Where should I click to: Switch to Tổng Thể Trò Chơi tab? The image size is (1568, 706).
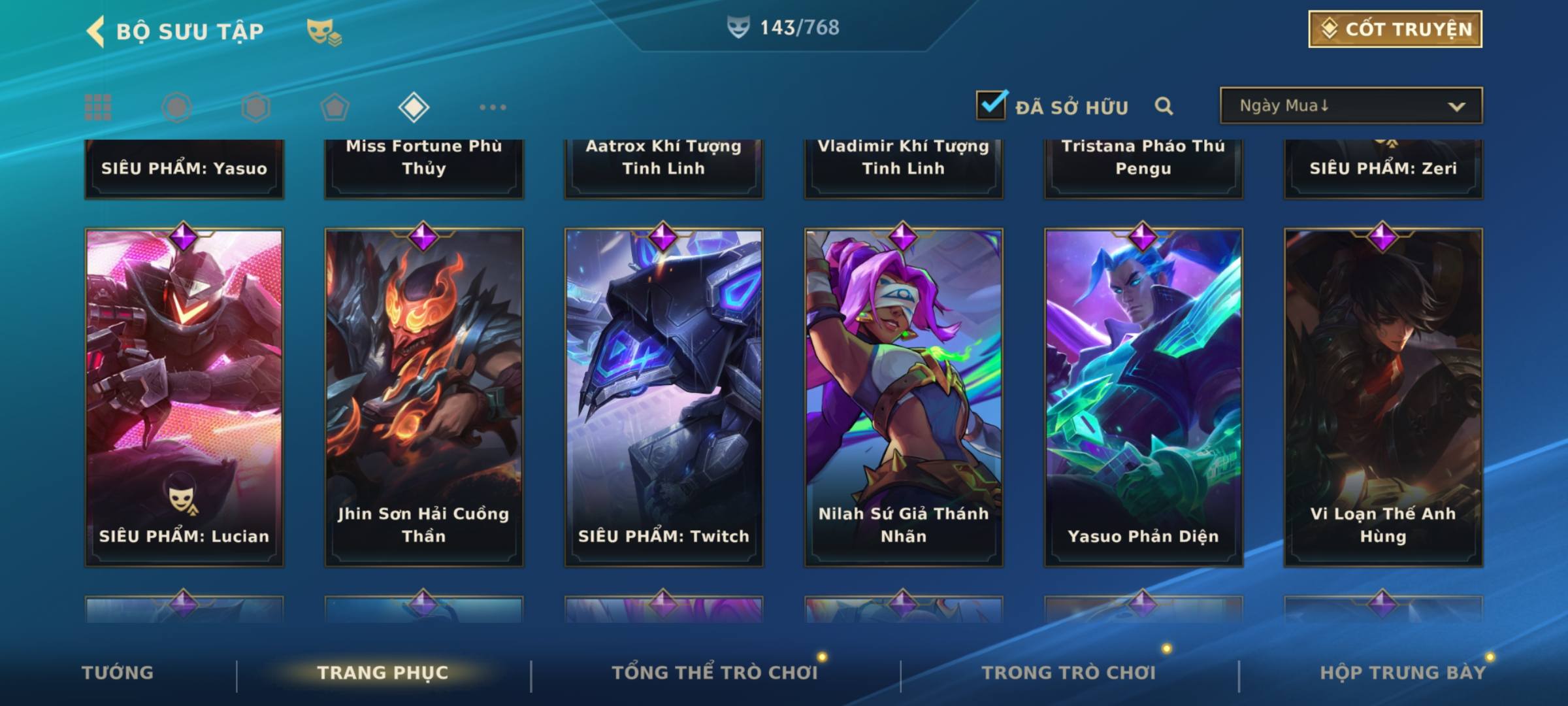715,673
